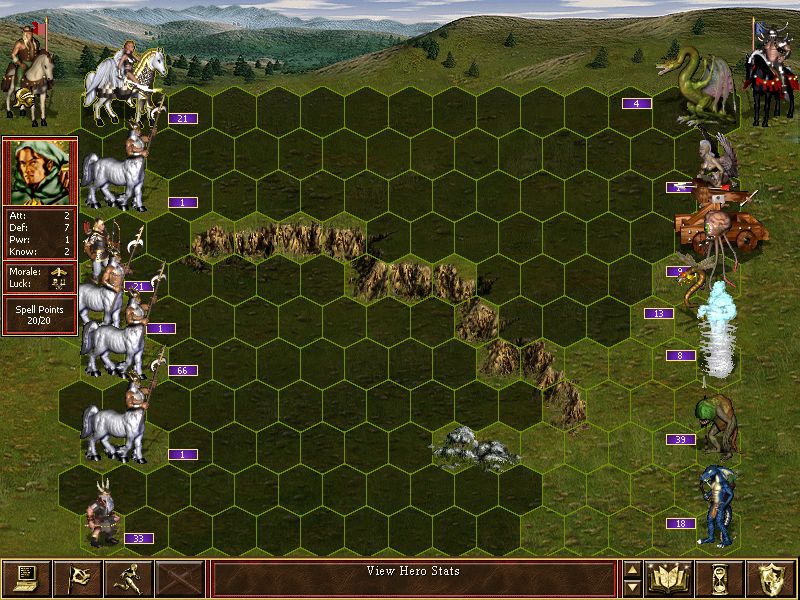Target the green dragon stack of 4
The height and width of the screenshot is (600, 800).
coord(695,85)
